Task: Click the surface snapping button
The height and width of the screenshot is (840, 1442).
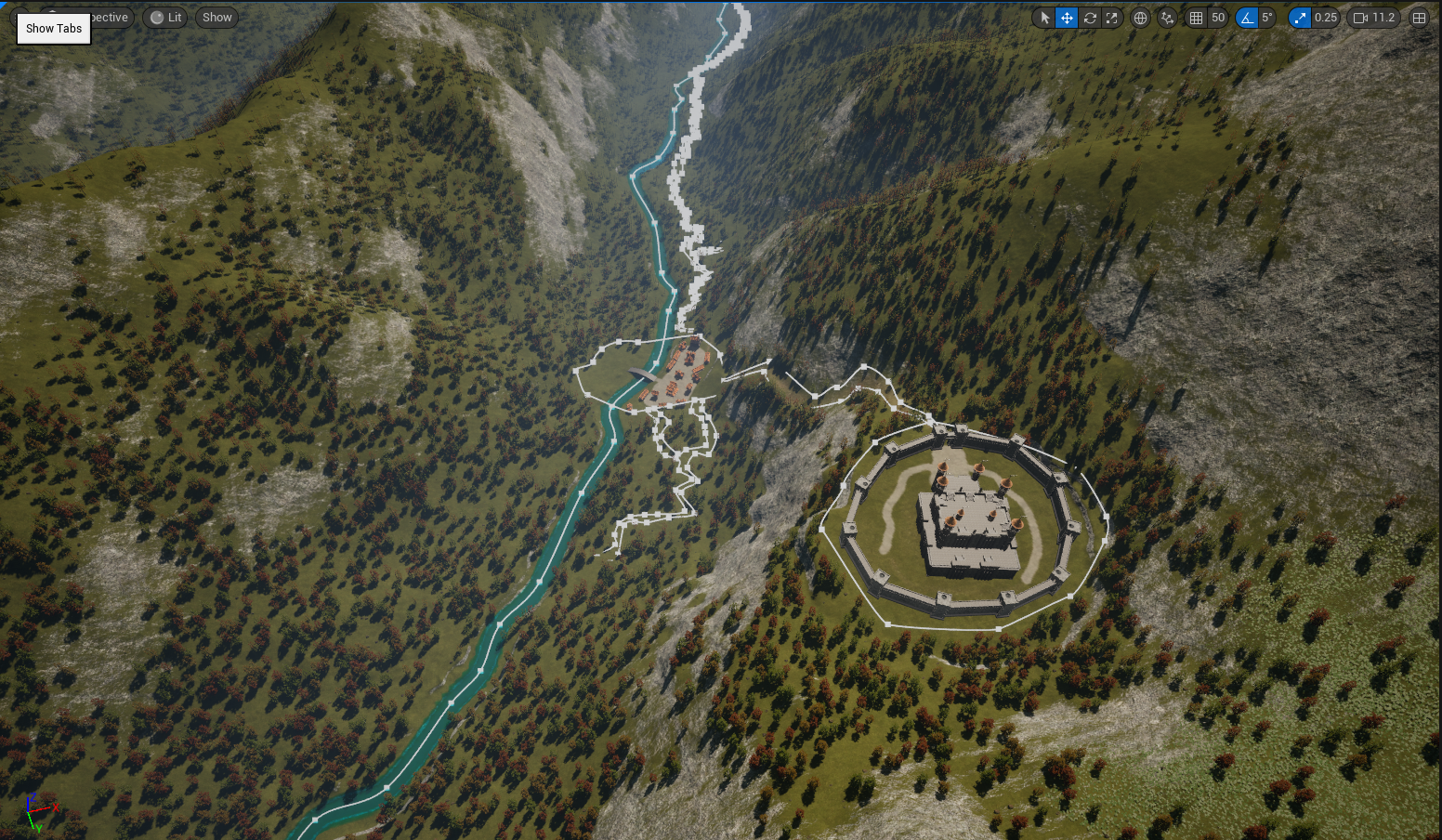Action: (1167, 18)
